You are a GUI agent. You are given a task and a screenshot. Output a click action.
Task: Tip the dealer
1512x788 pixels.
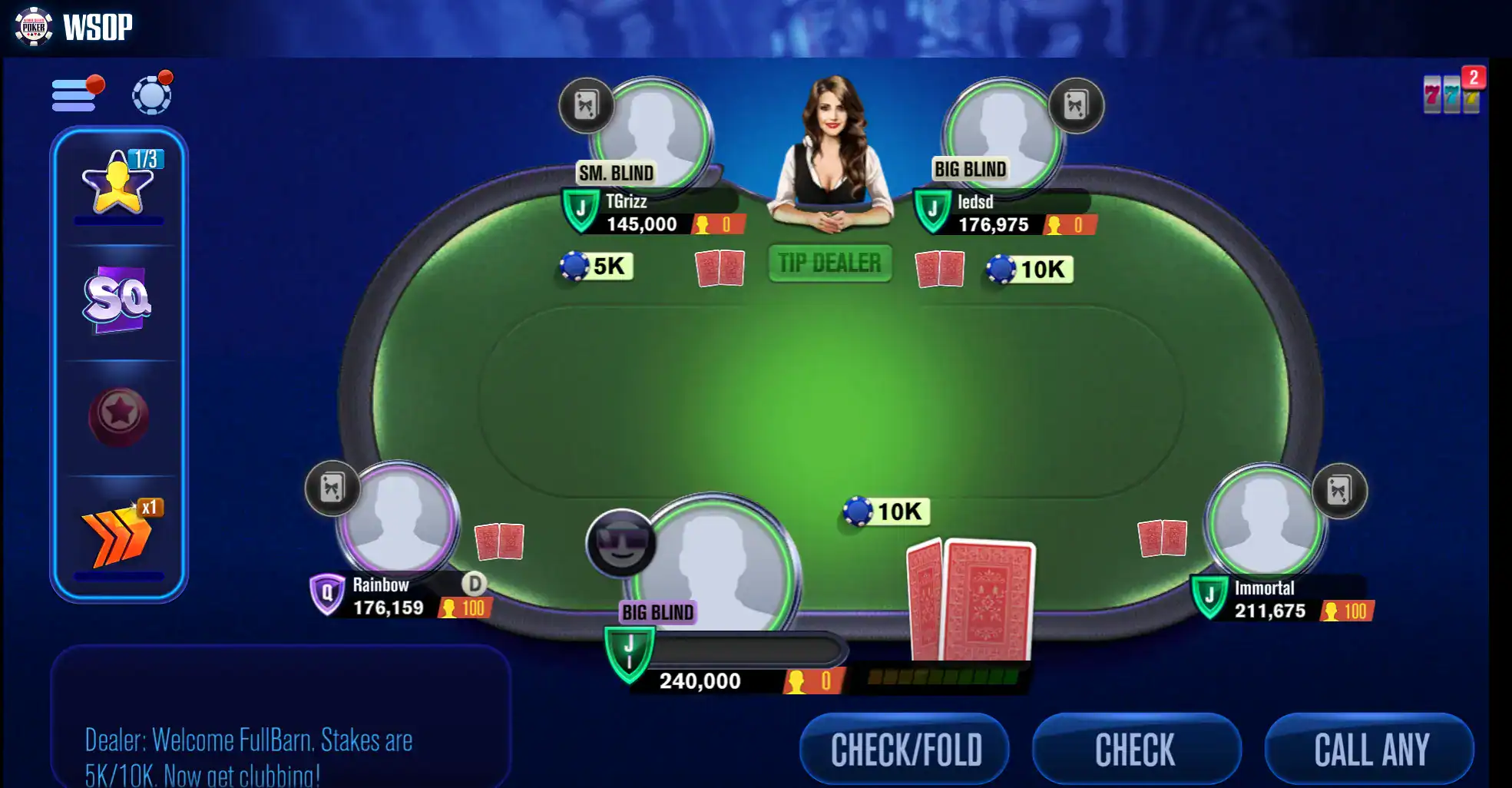[829, 263]
